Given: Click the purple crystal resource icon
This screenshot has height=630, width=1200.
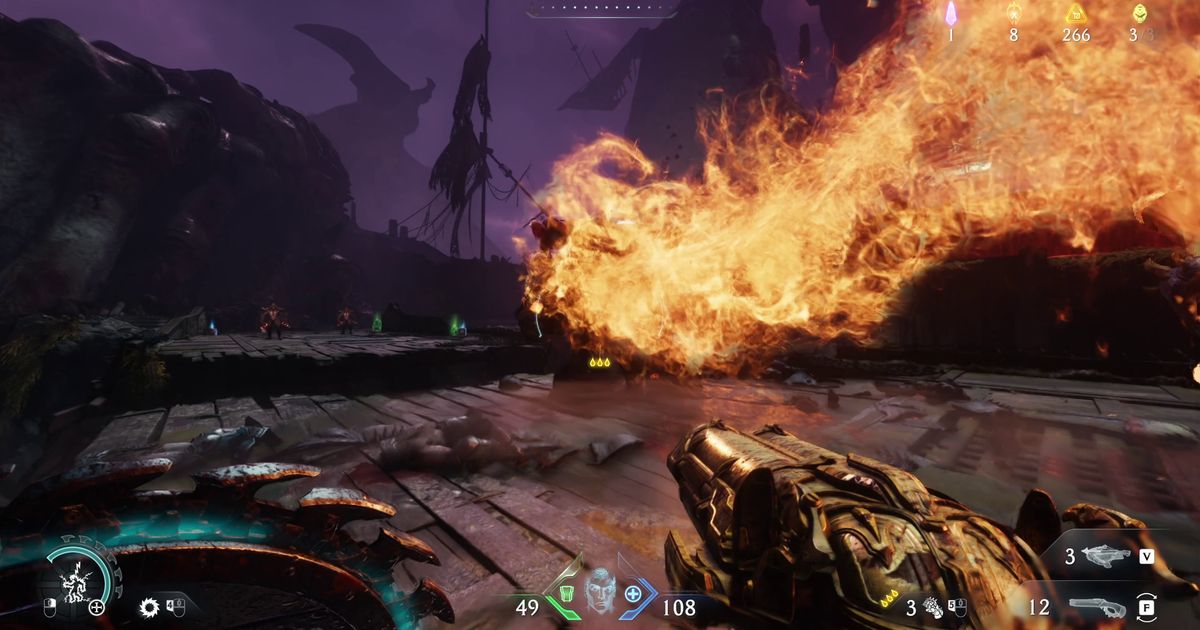Looking at the screenshot, I should (951, 13).
